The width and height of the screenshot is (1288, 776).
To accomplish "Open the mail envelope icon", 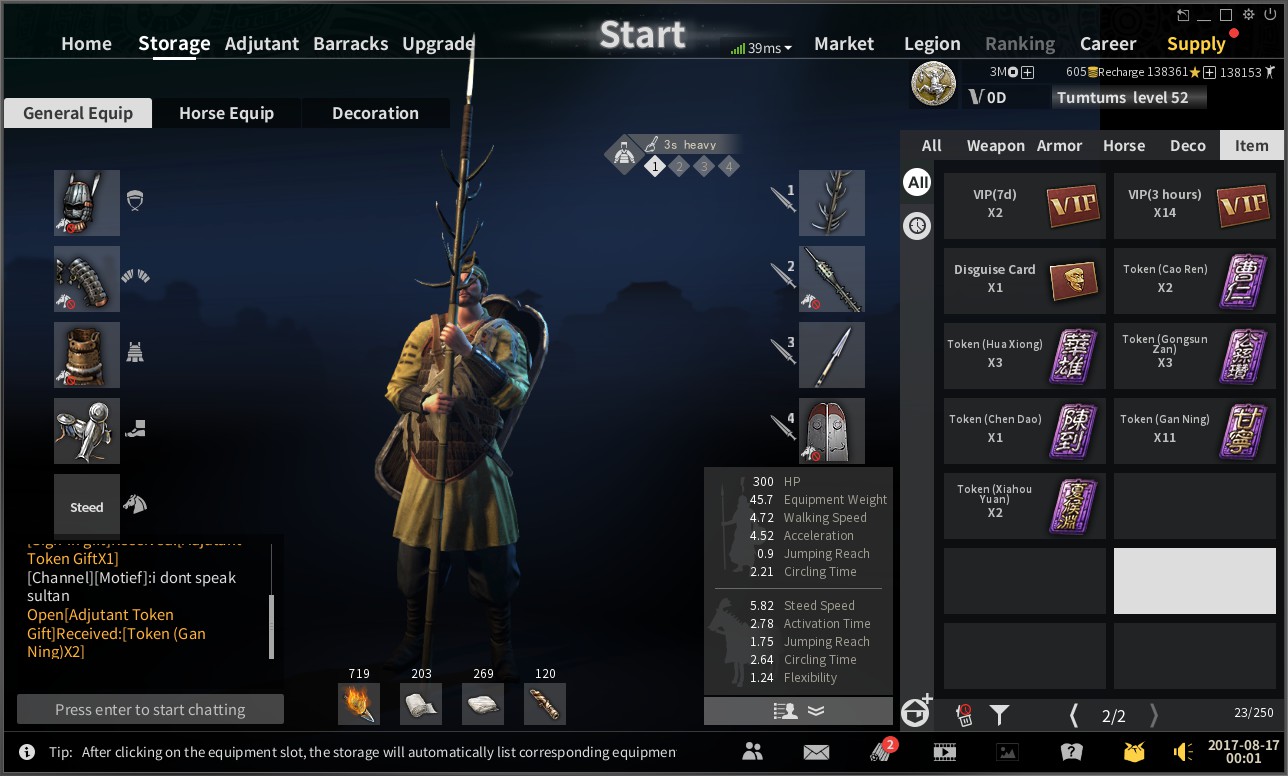I will (x=816, y=751).
